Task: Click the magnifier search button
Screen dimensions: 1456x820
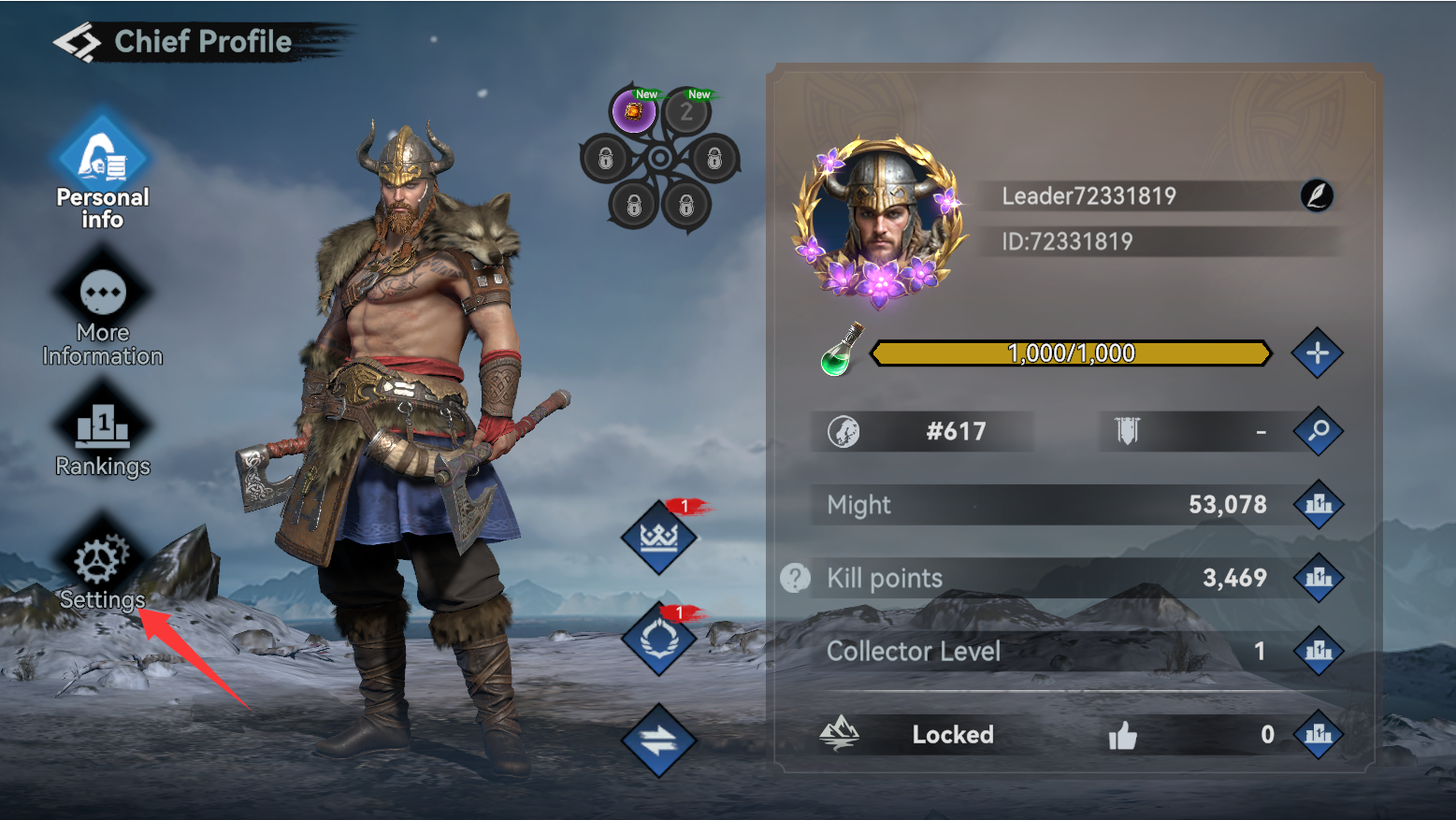Action: pos(1318,431)
